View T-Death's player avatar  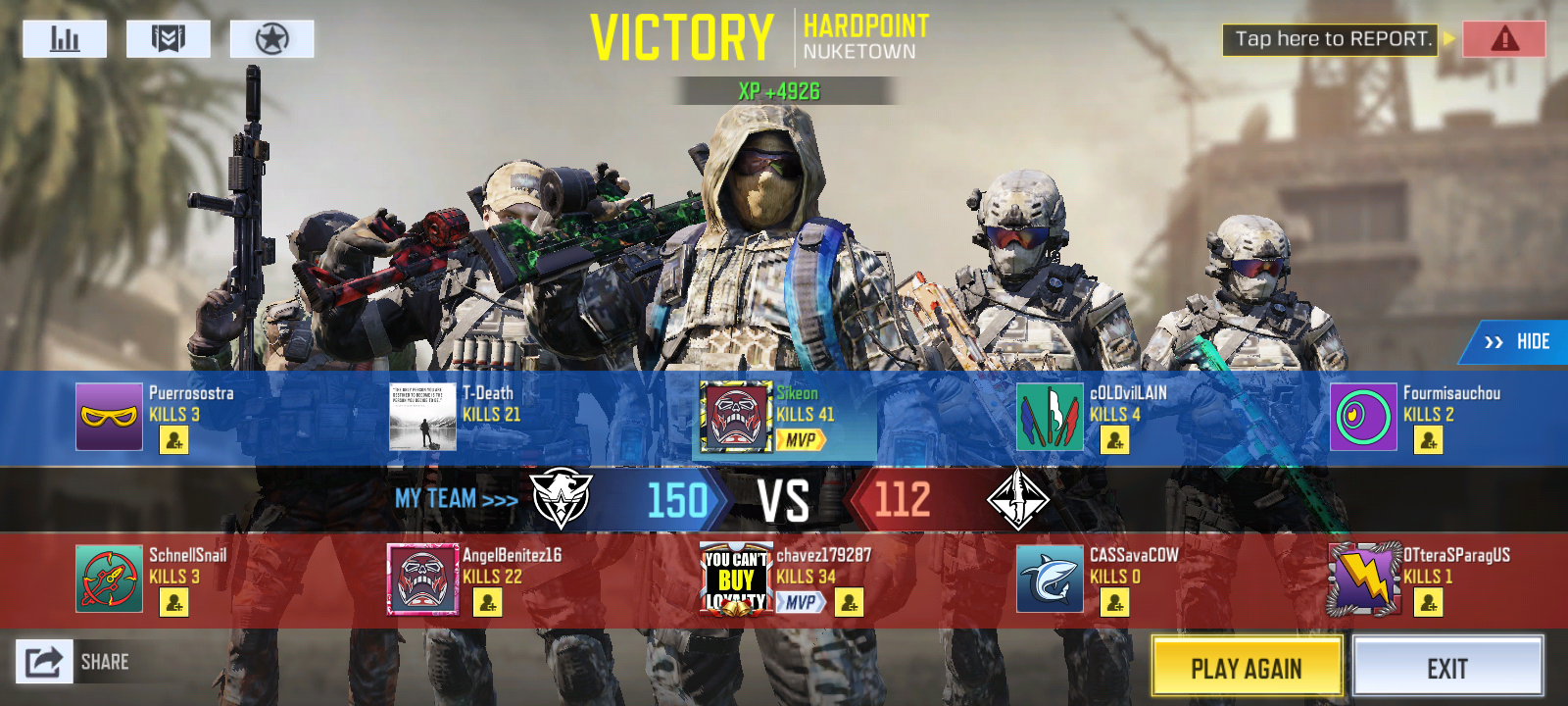pos(422,417)
